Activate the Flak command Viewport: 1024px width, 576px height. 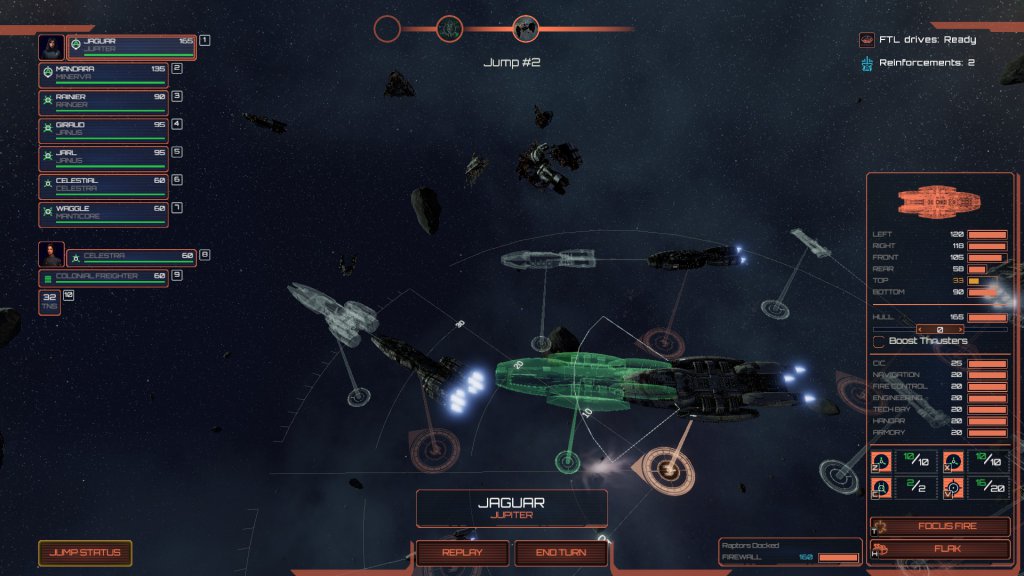coord(940,549)
